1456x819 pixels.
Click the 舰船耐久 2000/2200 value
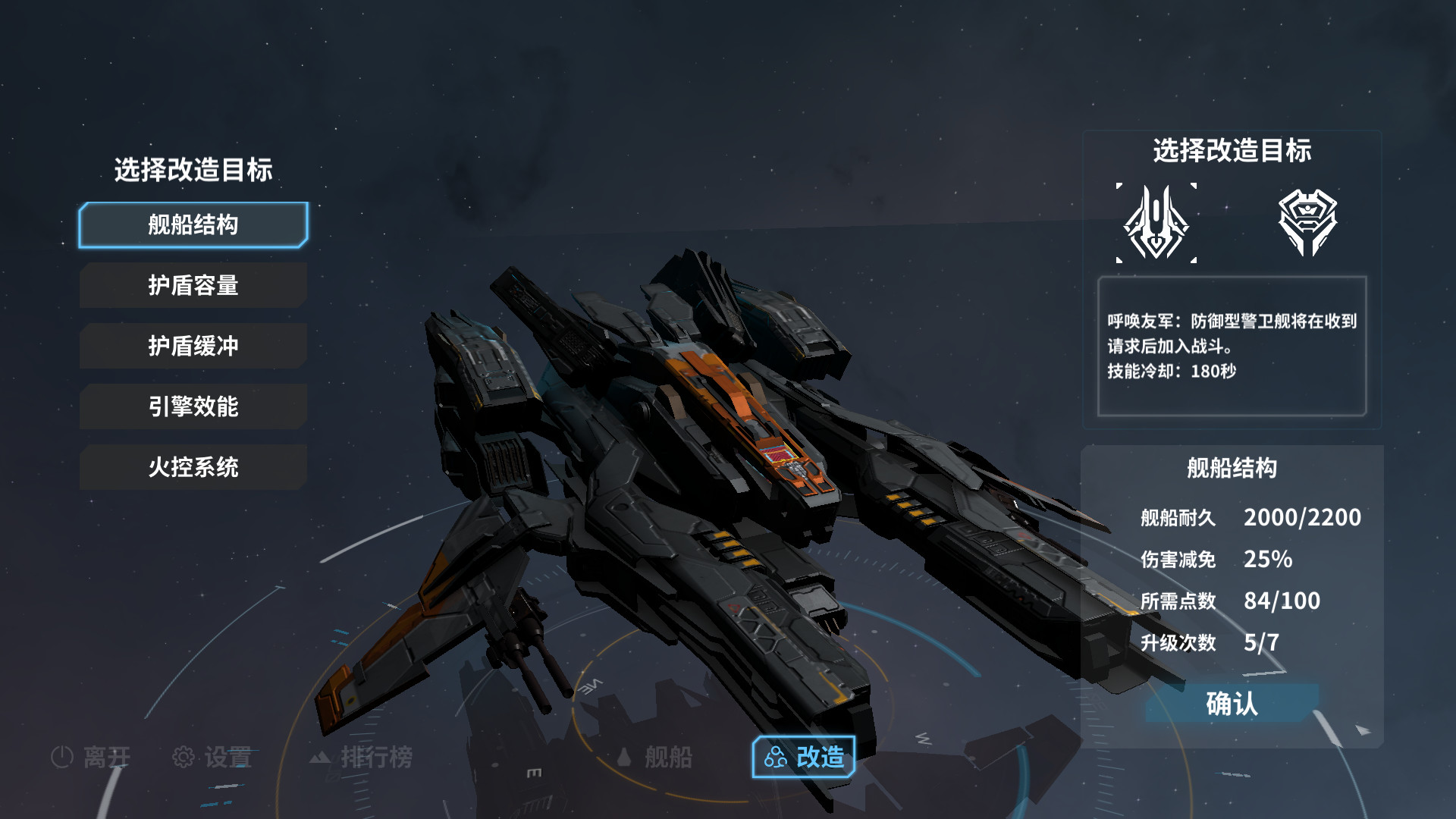click(x=1302, y=517)
